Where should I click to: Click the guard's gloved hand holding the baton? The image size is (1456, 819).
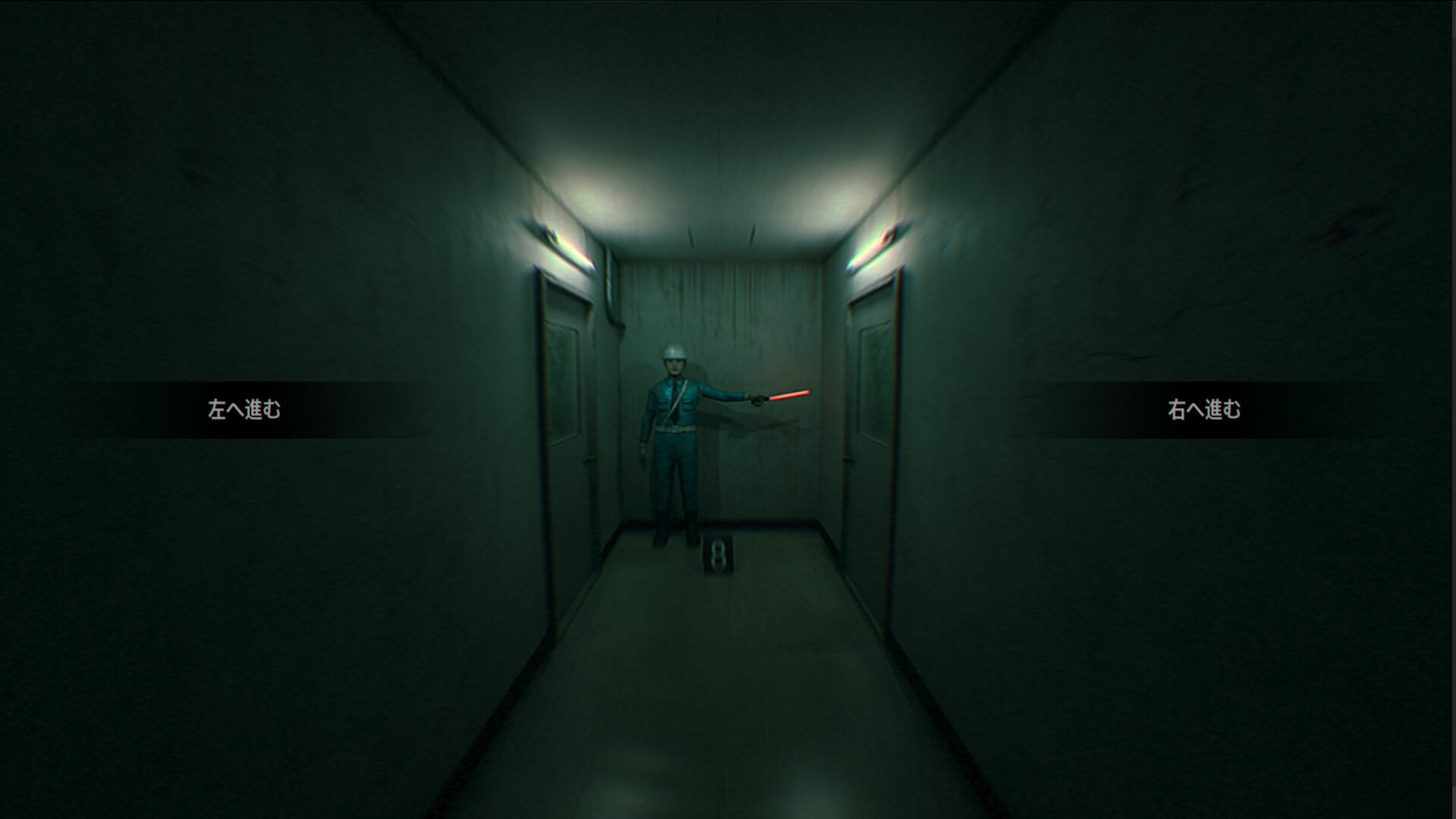pyautogui.click(x=757, y=401)
